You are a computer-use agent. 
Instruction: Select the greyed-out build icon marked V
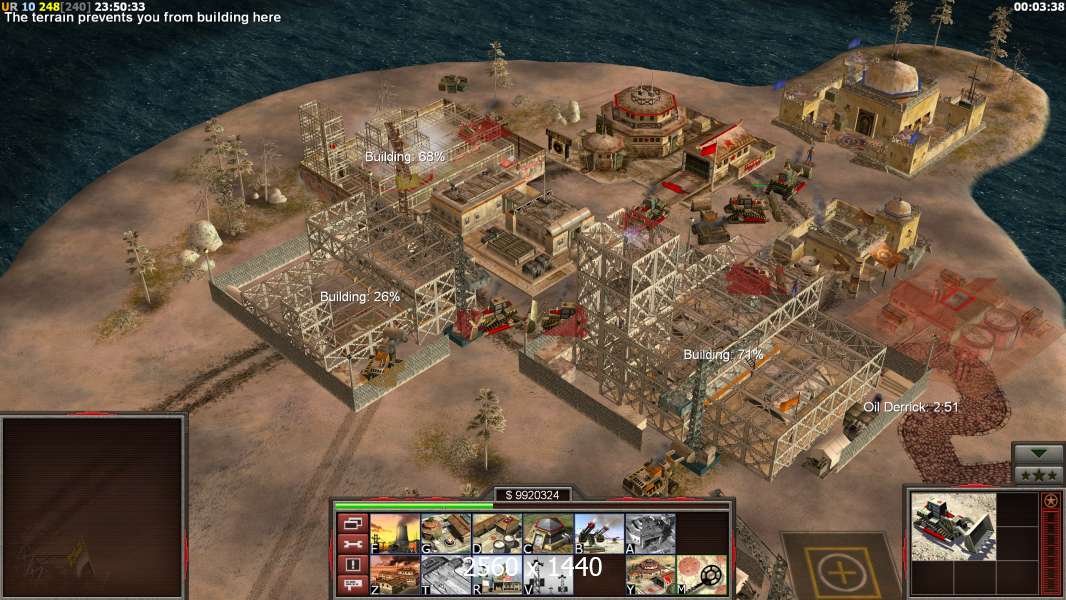click(548, 575)
